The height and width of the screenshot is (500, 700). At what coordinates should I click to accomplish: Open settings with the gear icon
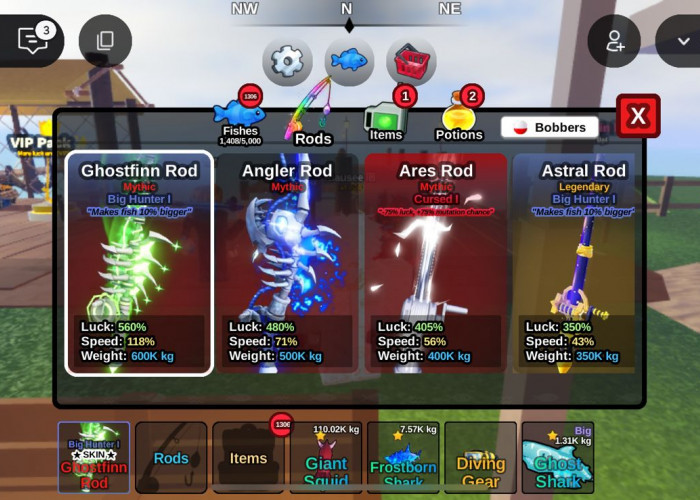[x=287, y=62]
